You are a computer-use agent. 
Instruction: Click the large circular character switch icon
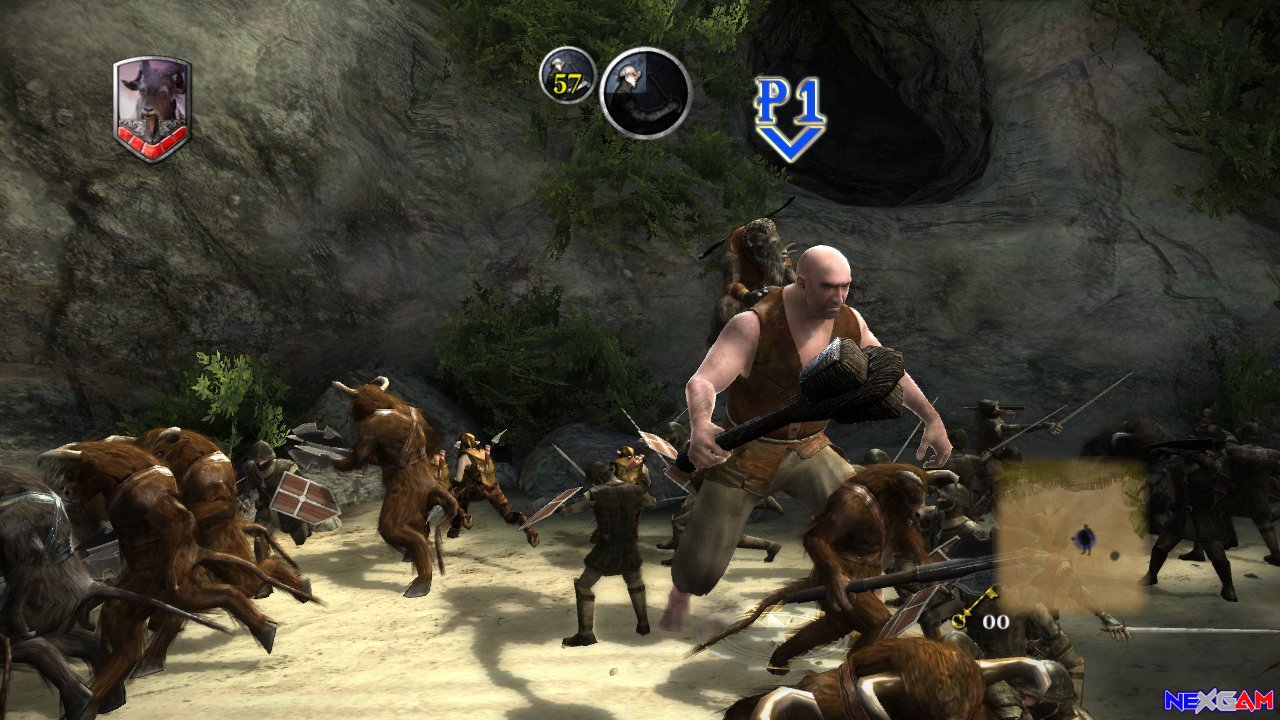[645, 93]
